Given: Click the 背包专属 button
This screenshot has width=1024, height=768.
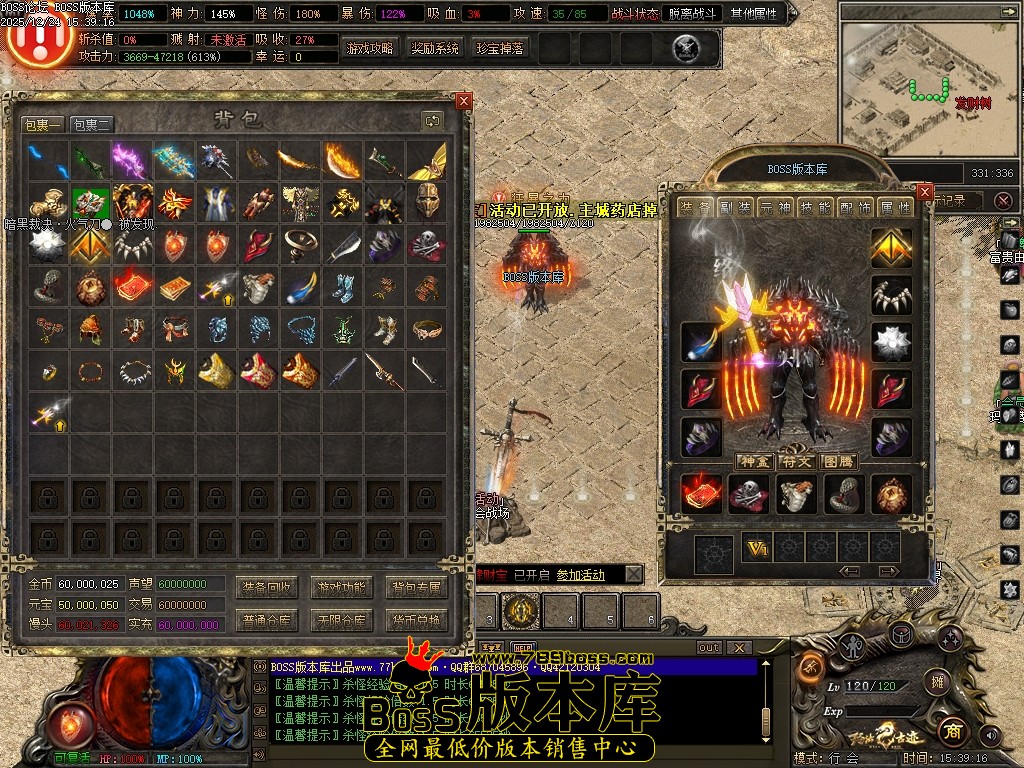Looking at the screenshot, I should 416,587.
